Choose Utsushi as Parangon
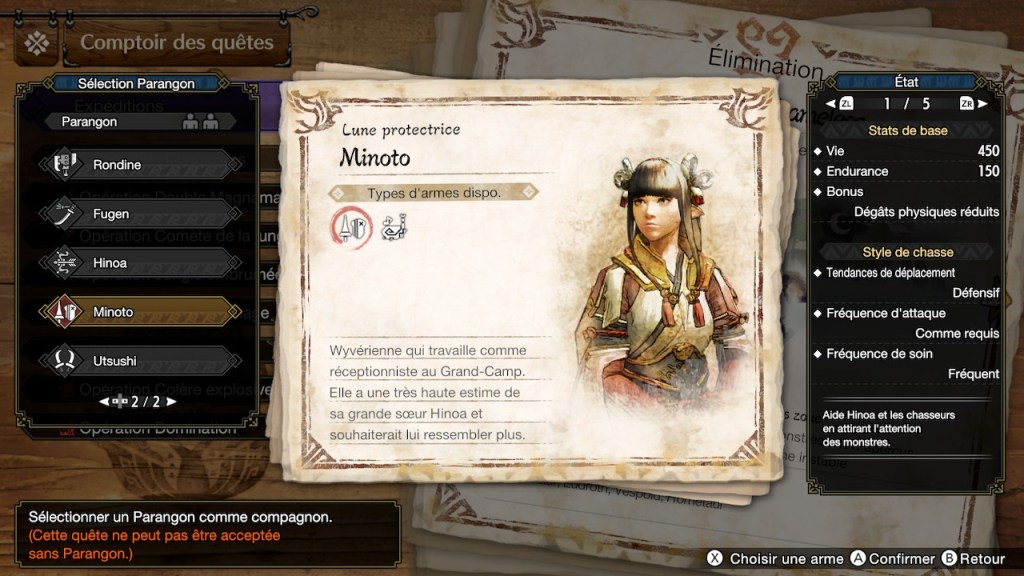This screenshot has width=1024, height=576. point(140,361)
